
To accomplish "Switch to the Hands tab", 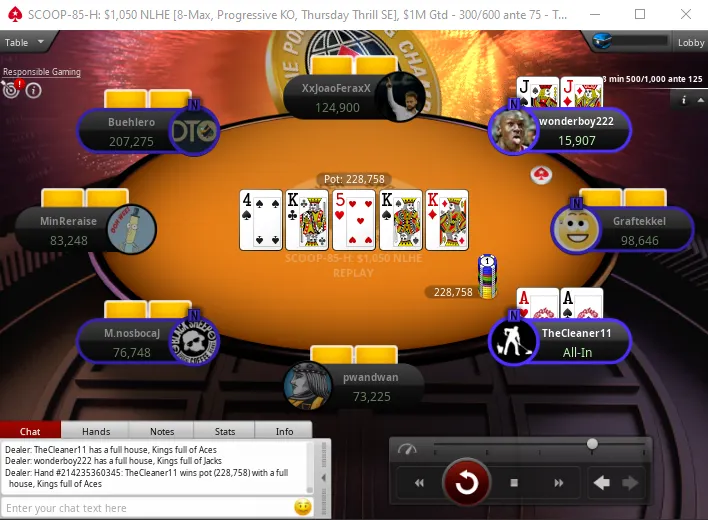I will [96, 431].
